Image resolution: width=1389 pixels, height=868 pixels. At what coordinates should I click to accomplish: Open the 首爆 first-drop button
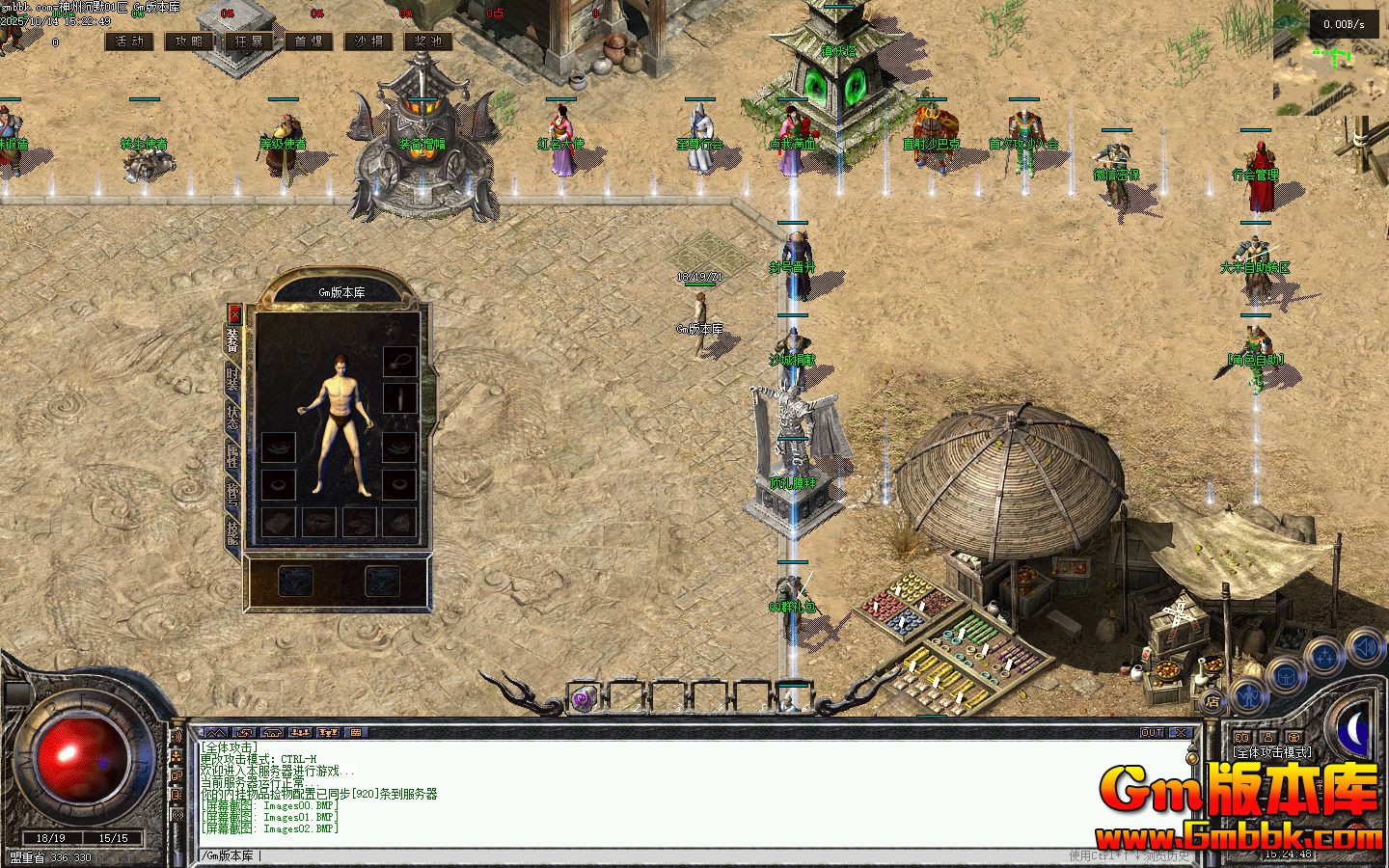309,41
